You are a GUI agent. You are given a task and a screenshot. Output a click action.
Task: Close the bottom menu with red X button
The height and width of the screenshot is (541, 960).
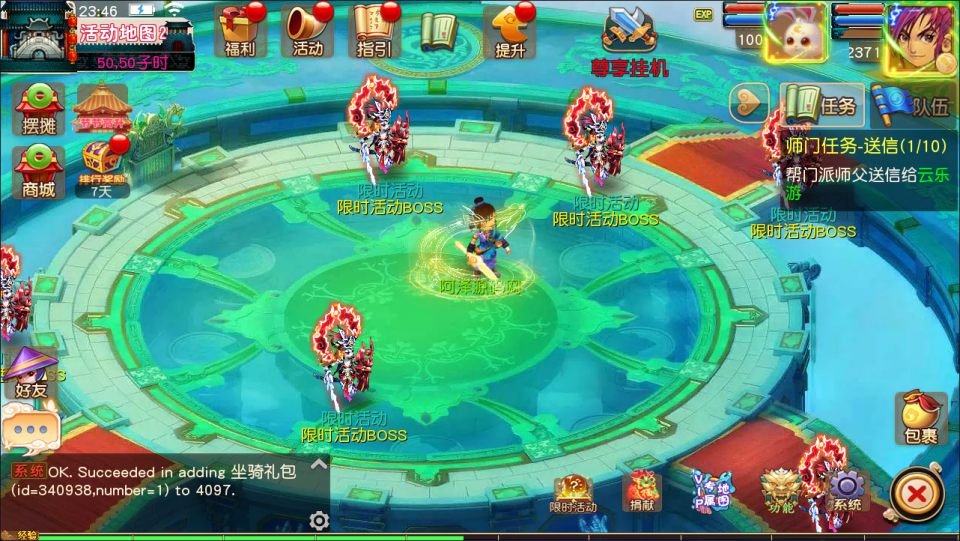pyautogui.click(x=917, y=493)
